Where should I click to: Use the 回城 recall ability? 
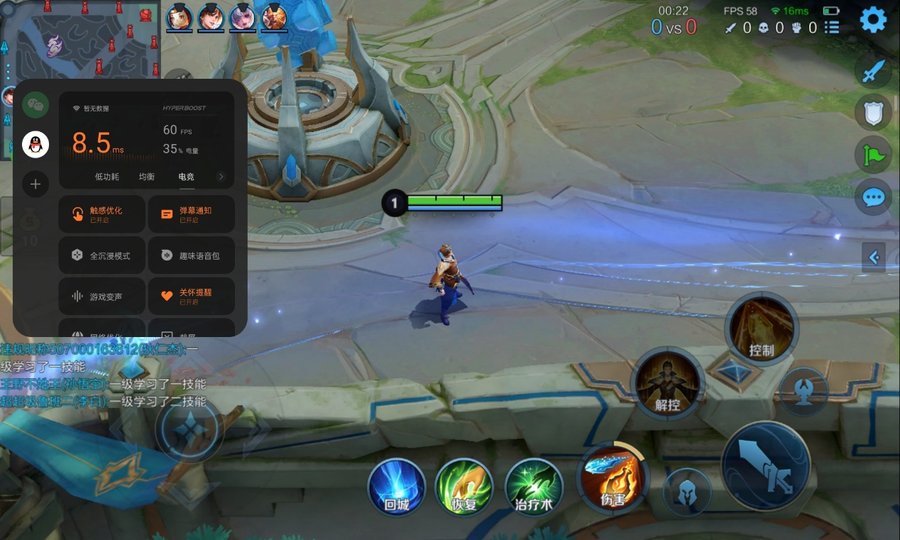point(397,485)
